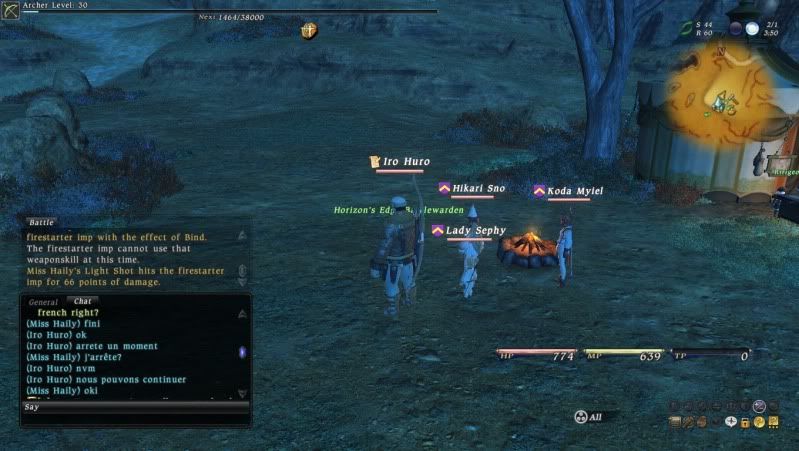Image resolution: width=799 pixels, height=451 pixels.
Task: Select Hikari Sno's nameplate
Action: [478, 188]
